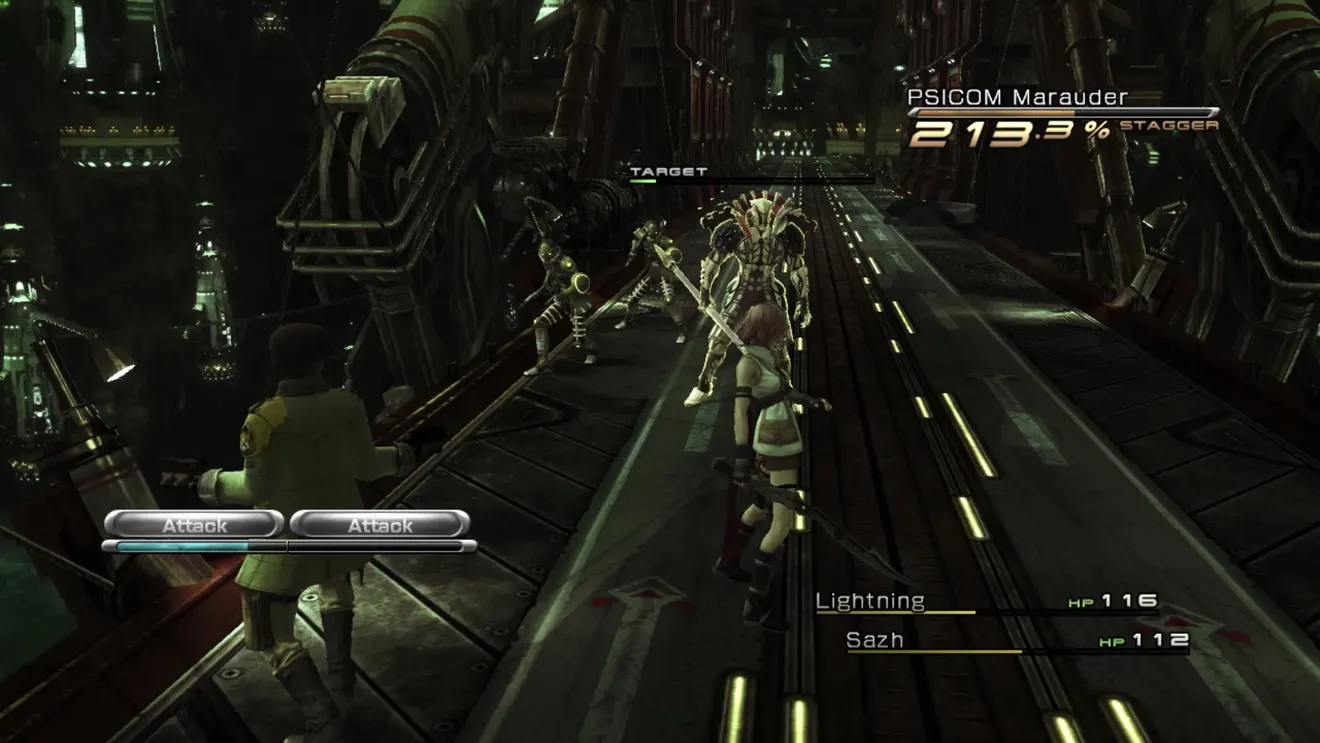Select the first queued Attack command

(x=194, y=524)
